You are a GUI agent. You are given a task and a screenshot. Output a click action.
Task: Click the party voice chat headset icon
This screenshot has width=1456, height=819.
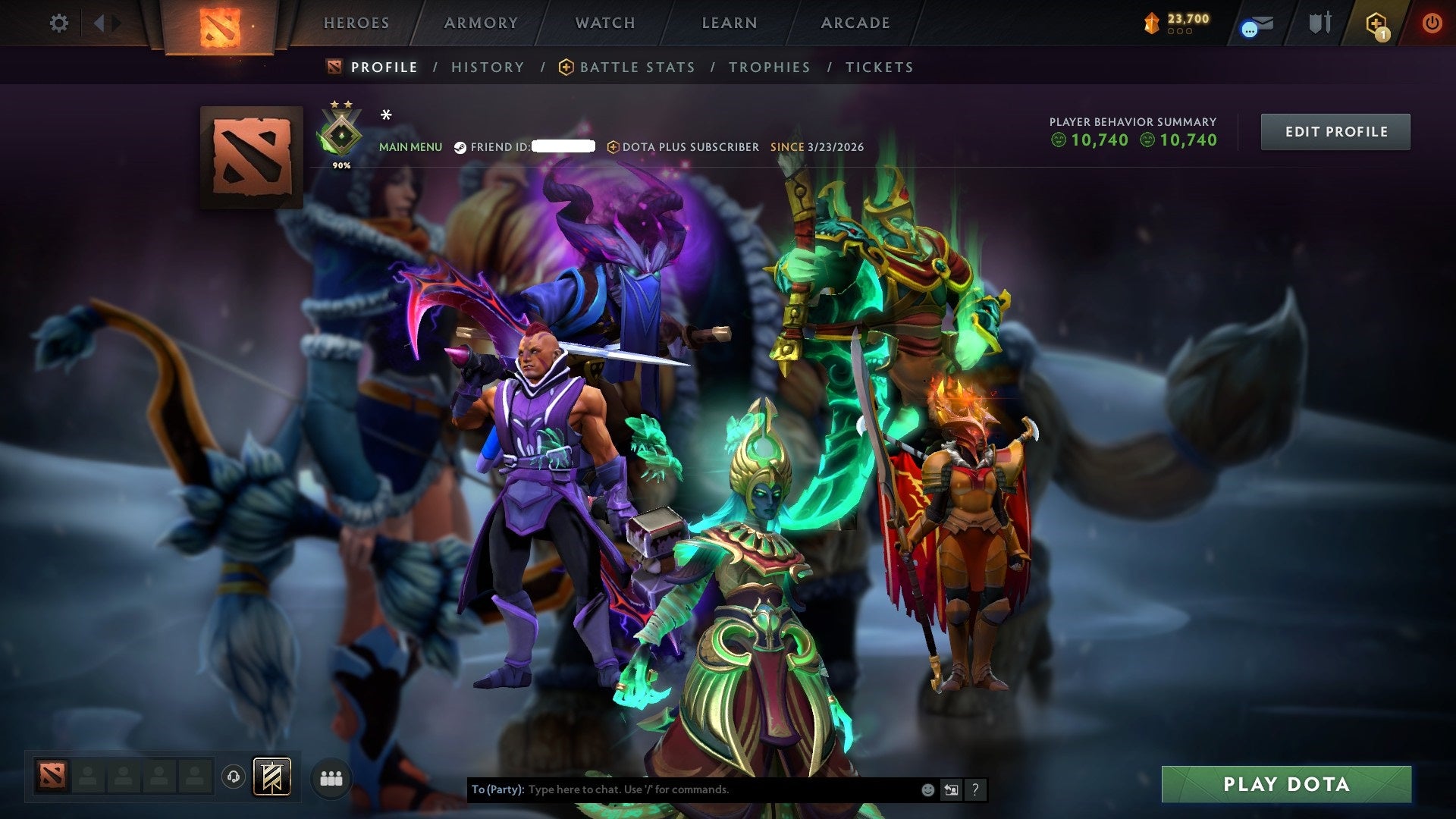tap(235, 778)
